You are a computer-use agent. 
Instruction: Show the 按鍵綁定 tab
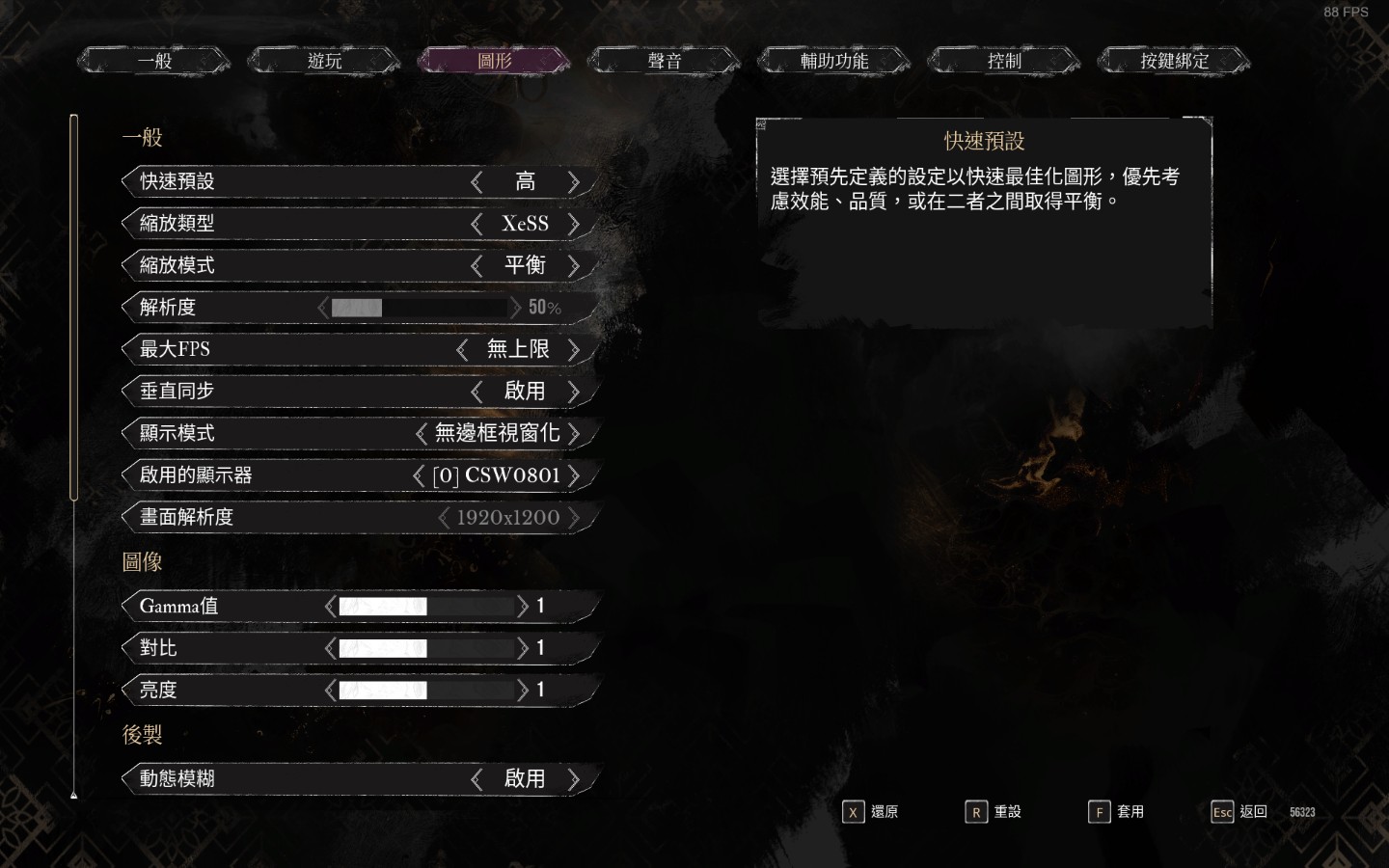(1174, 61)
